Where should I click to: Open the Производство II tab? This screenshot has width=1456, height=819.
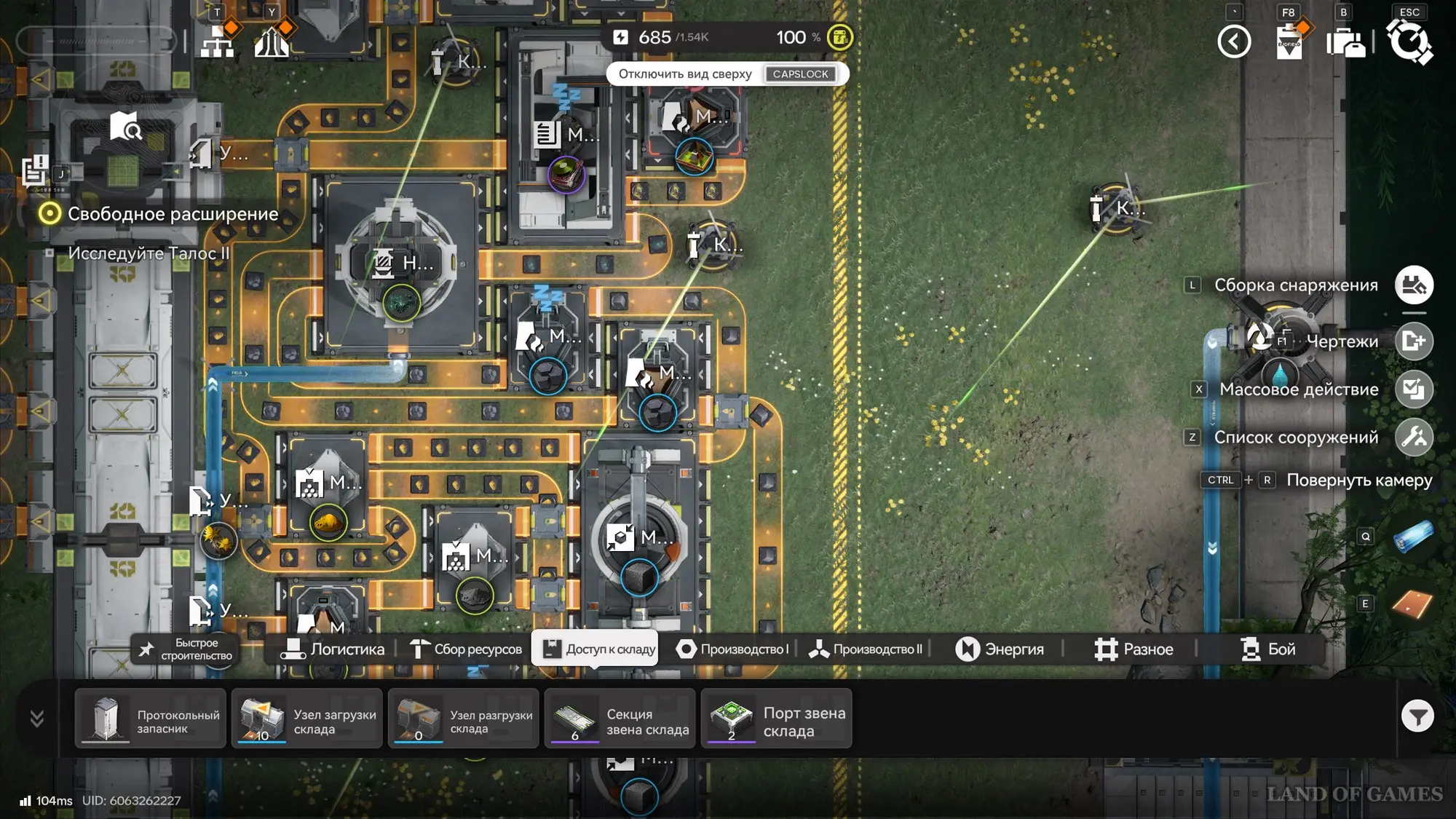pyautogui.click(x=866, y=649)
